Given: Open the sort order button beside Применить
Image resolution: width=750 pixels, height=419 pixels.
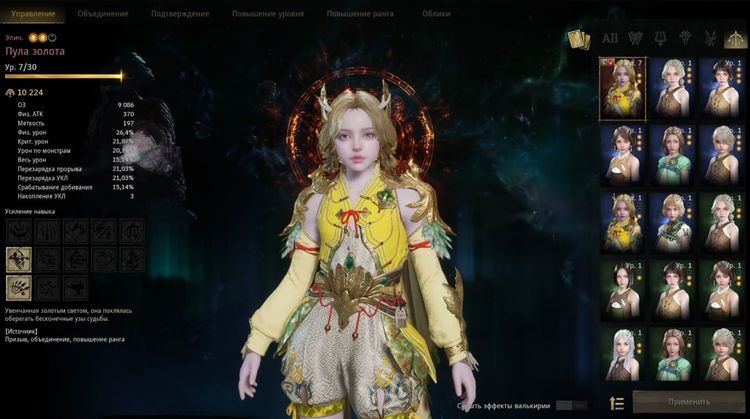Looking at the screenshot, I should click(617, 403).
